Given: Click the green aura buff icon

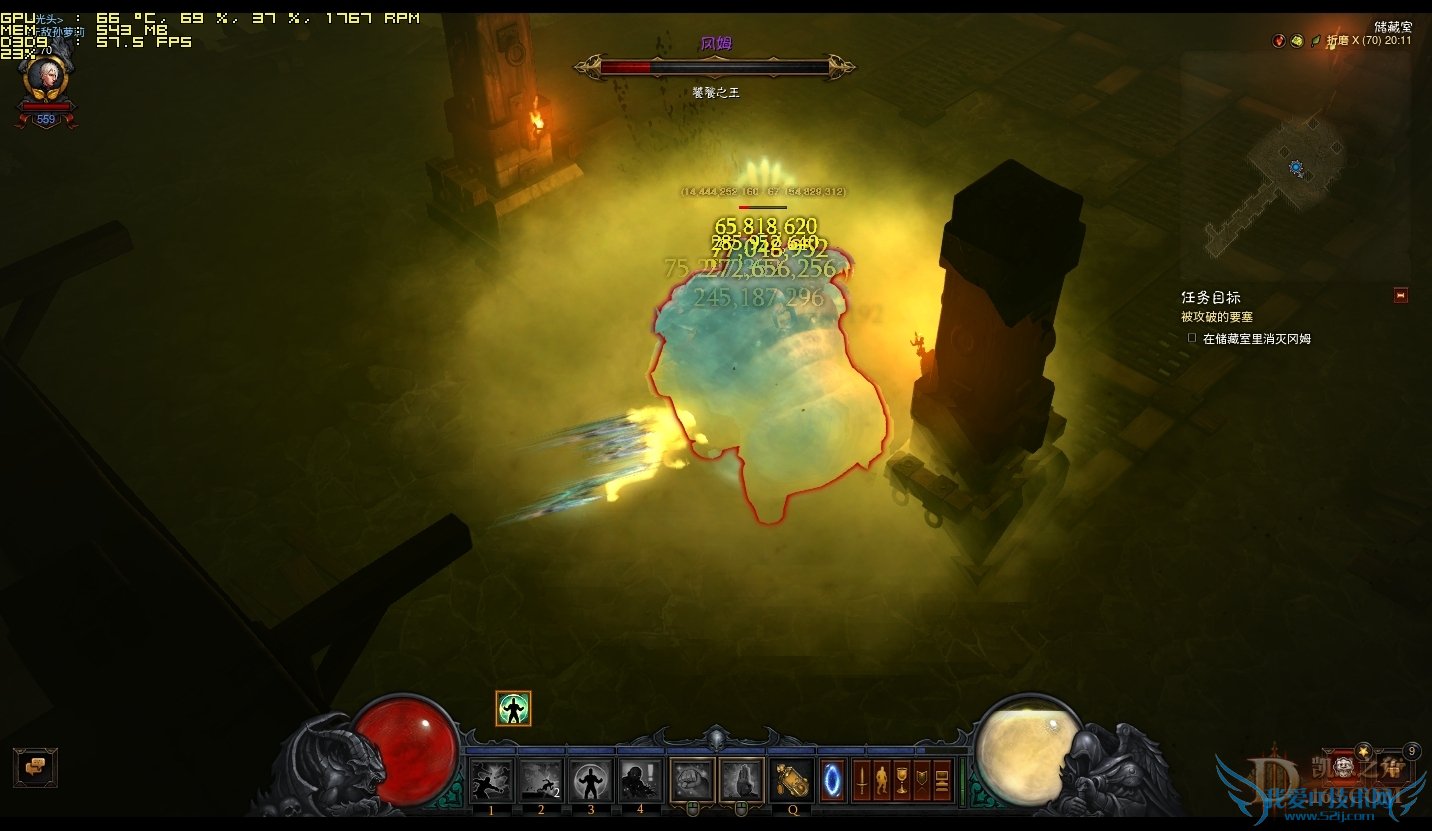Looking at the screenshot, I should coord(513,709).
